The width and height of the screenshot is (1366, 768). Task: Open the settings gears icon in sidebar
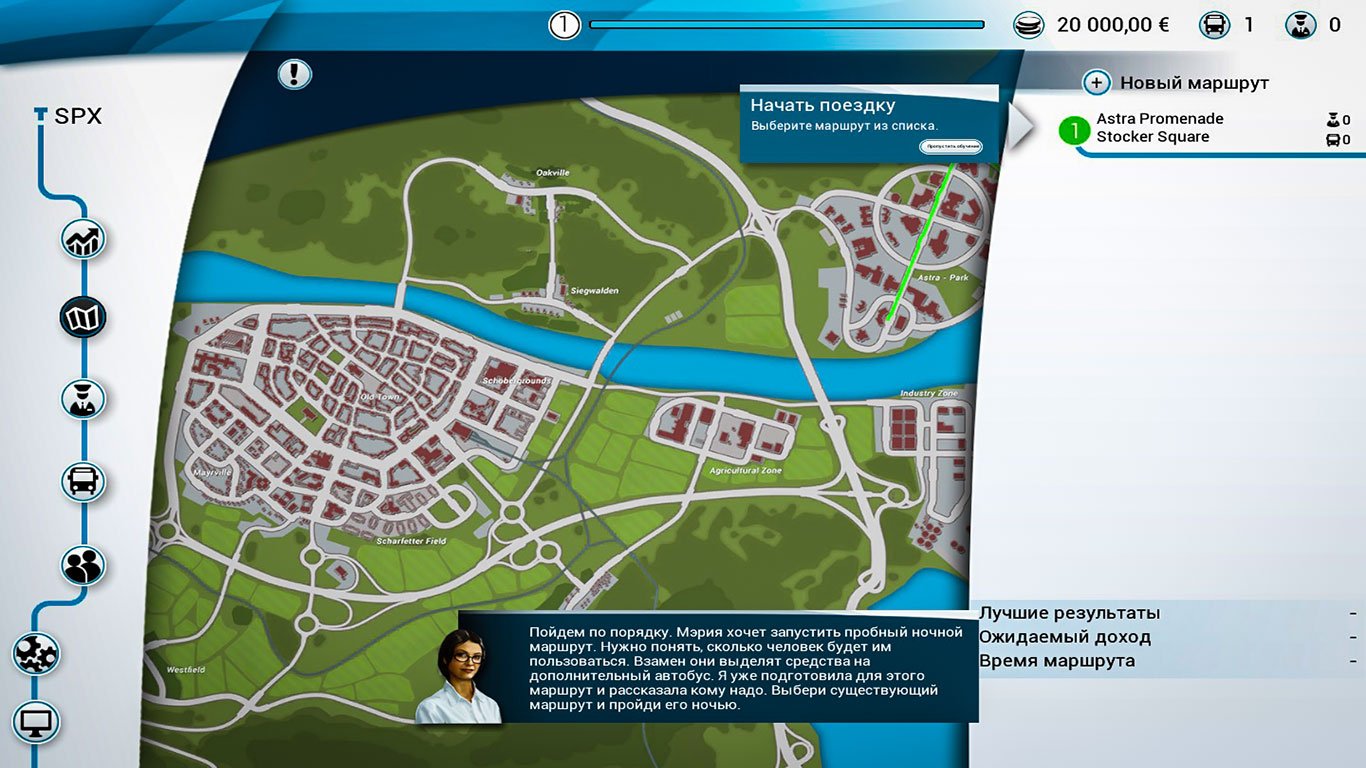pos(36,653)
